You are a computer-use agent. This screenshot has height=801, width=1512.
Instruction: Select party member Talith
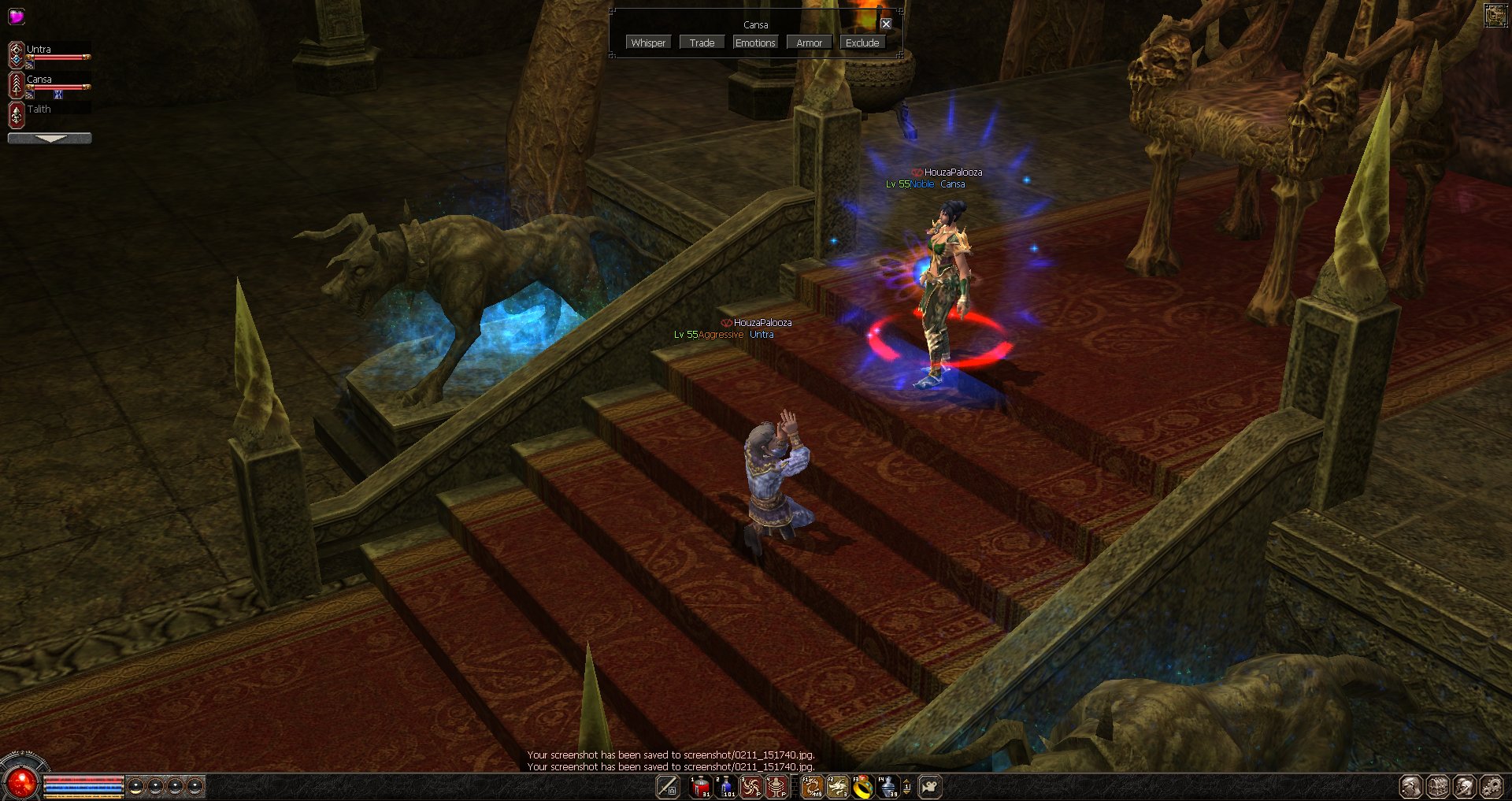pos(39,109)
